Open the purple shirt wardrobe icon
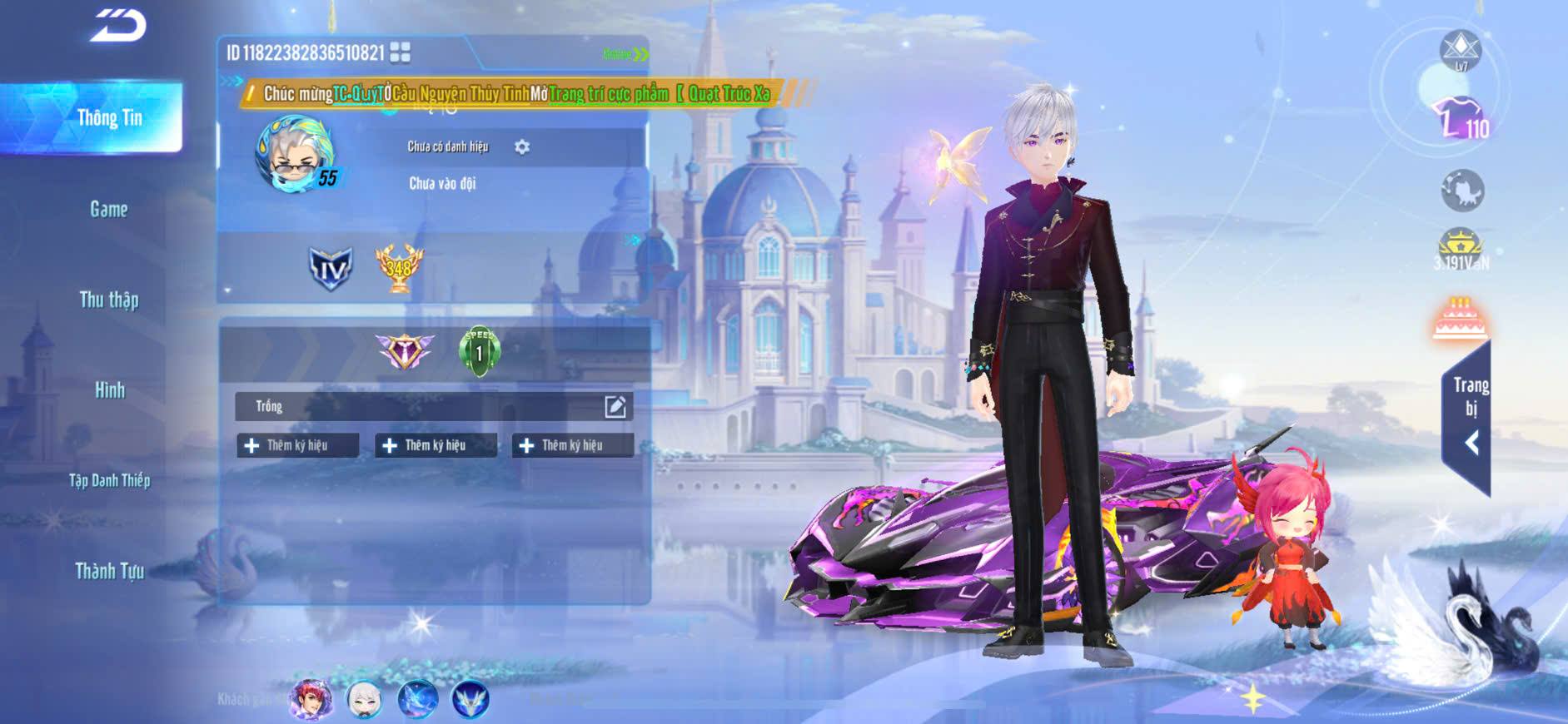Screen dimensions: 1568x724 tap(1459, 119)
